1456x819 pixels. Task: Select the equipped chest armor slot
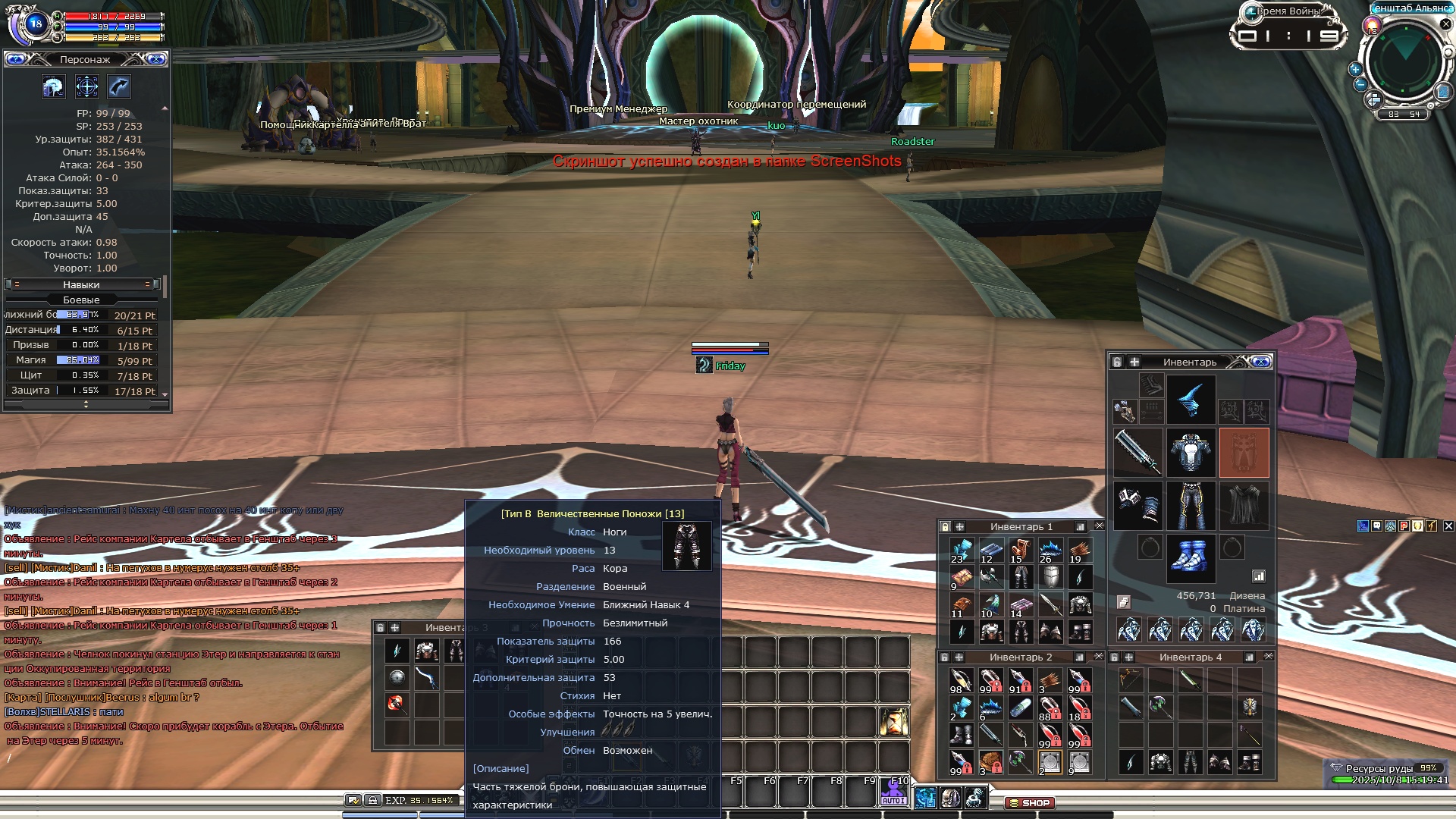1191,452
